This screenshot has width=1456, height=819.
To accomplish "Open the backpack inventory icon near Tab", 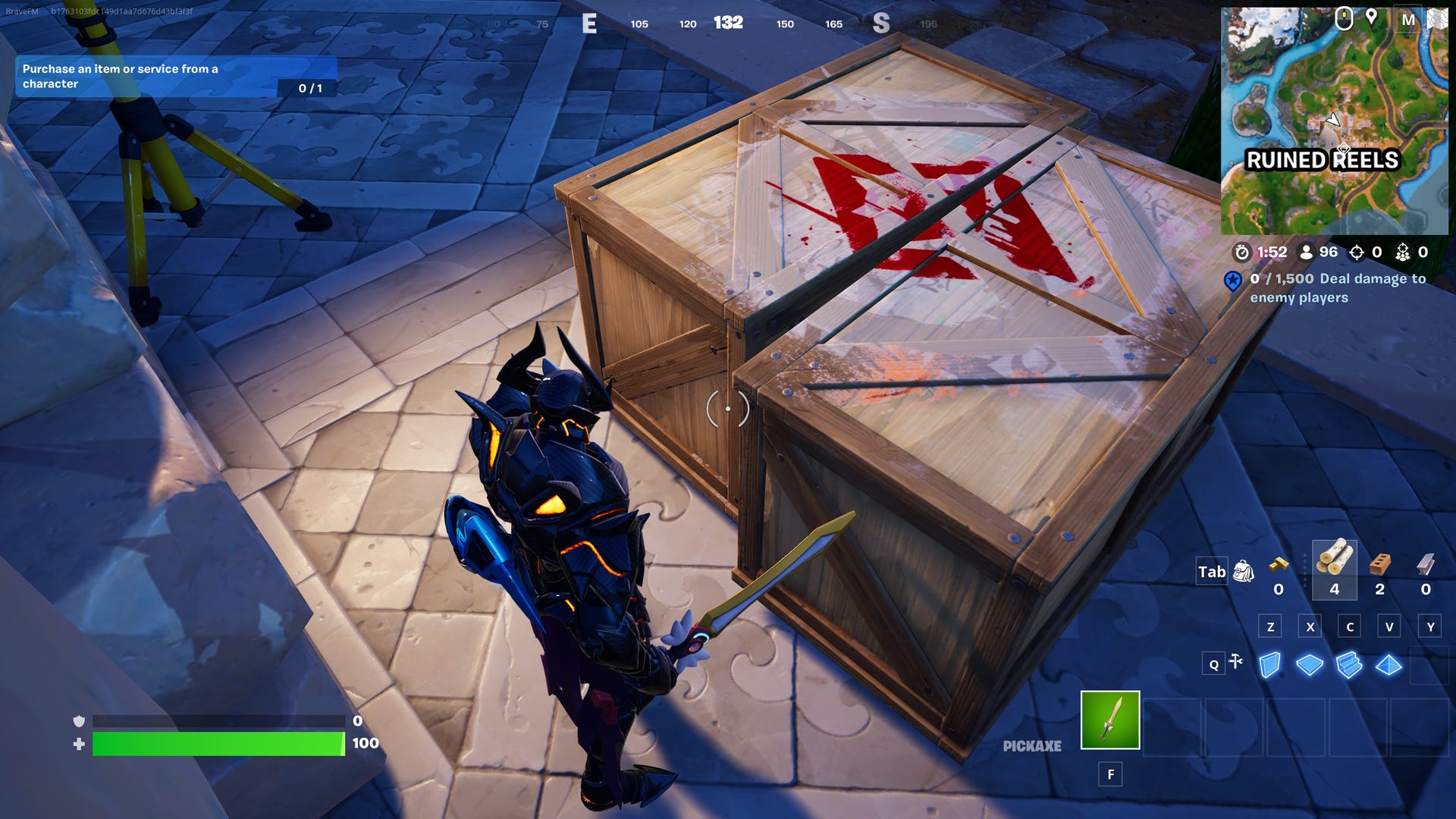I will click(1244, 572).
